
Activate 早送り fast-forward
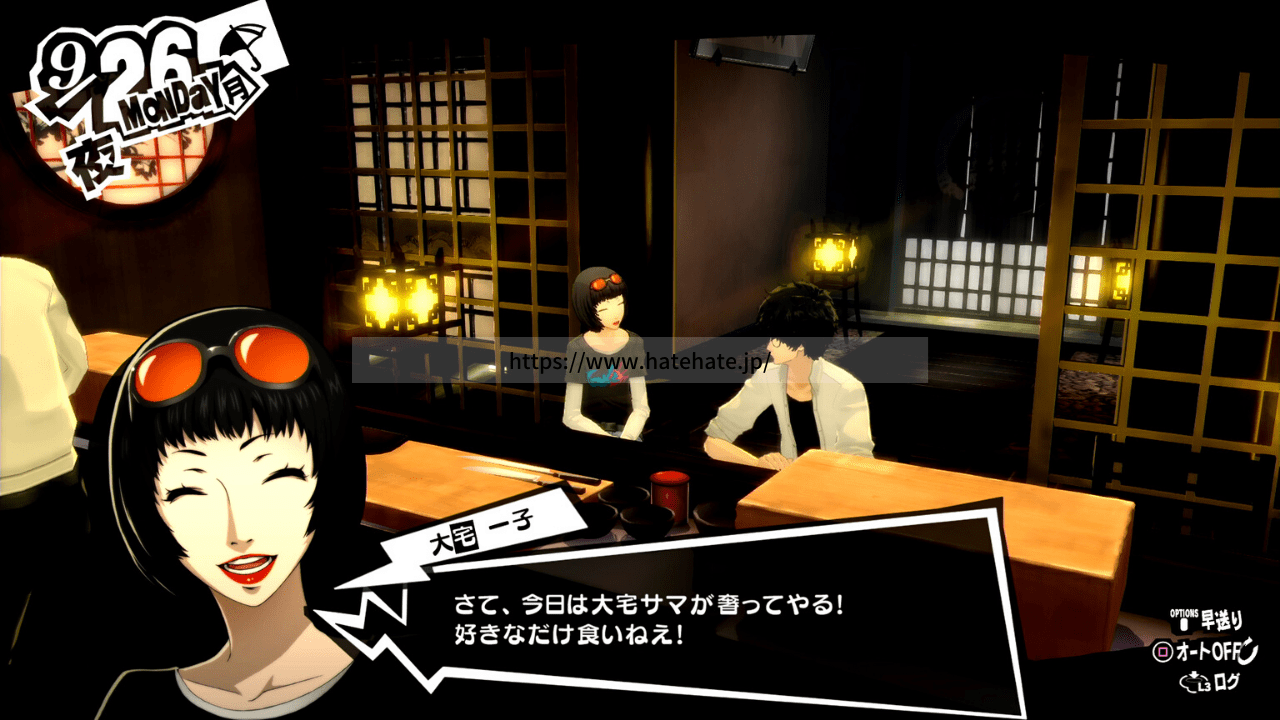coord(1222,620)
